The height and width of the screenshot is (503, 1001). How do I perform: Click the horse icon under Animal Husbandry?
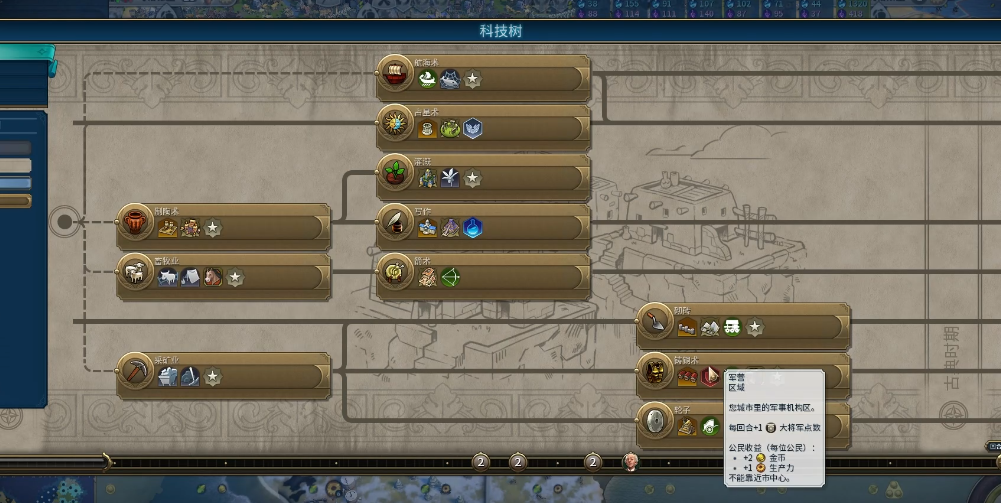pyautogui.click(x=212, y=277)
